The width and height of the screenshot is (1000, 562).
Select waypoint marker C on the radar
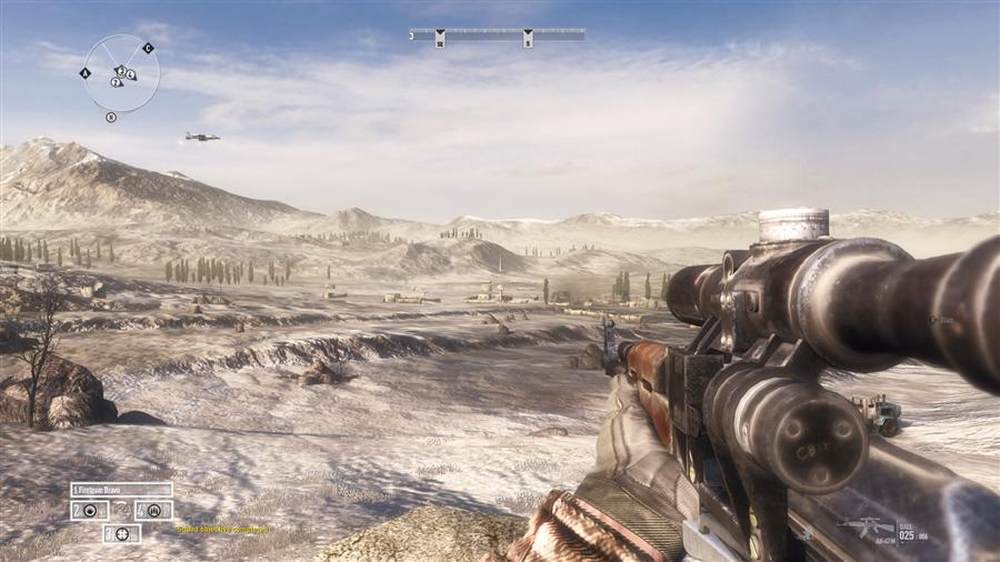(x=148, y=47)
